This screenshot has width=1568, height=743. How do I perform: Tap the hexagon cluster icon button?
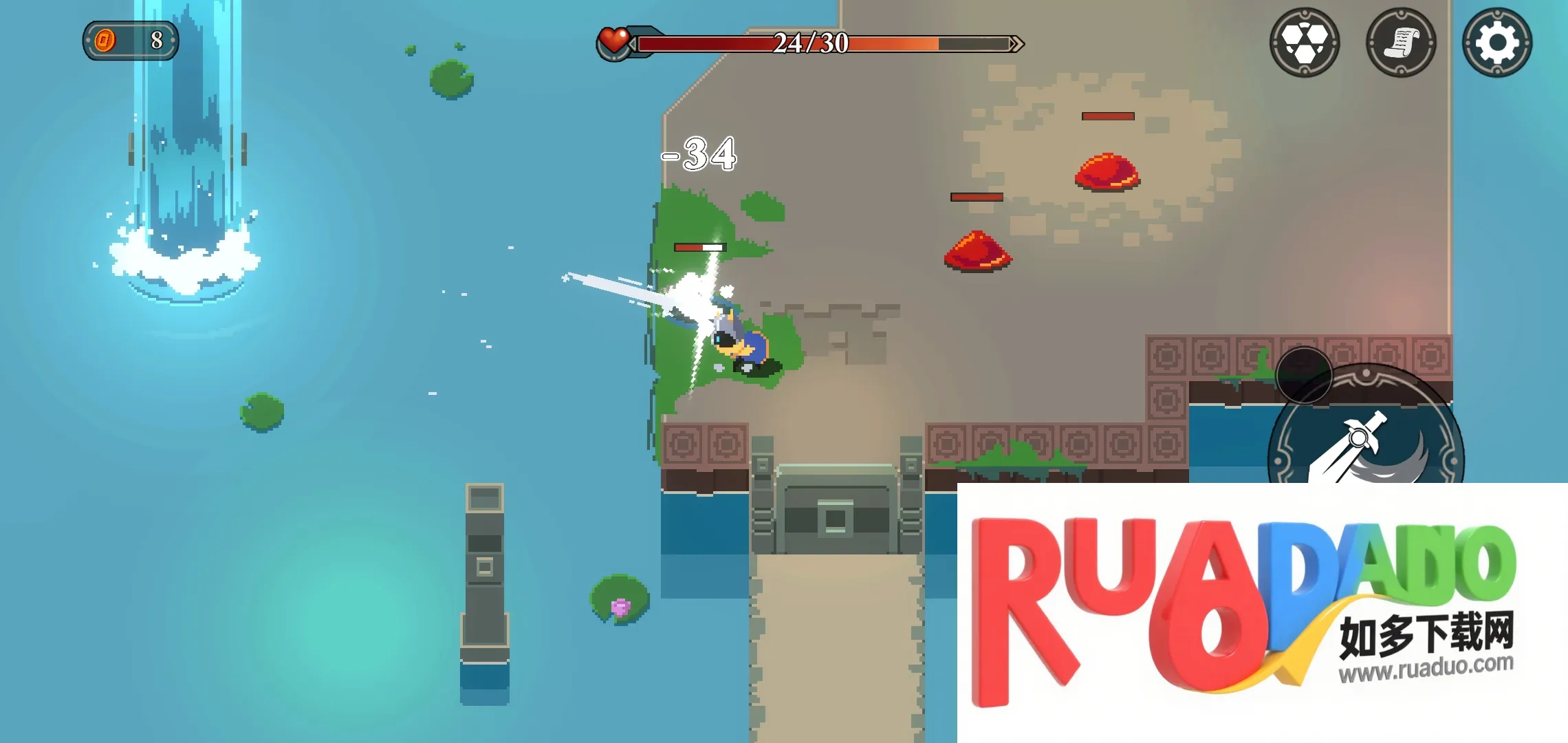[x=1304, y=43]
